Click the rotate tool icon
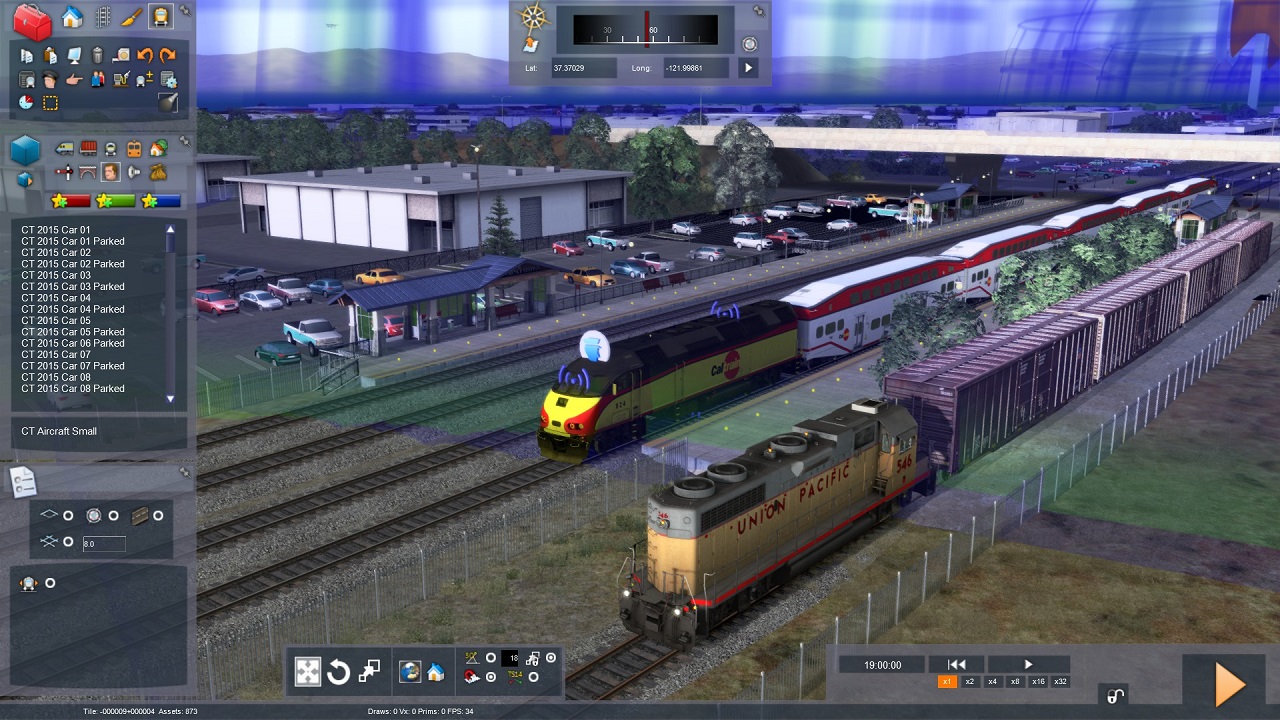Image resolution: width=1280 pixels, height=720 pixels. (x=338, y=672)
